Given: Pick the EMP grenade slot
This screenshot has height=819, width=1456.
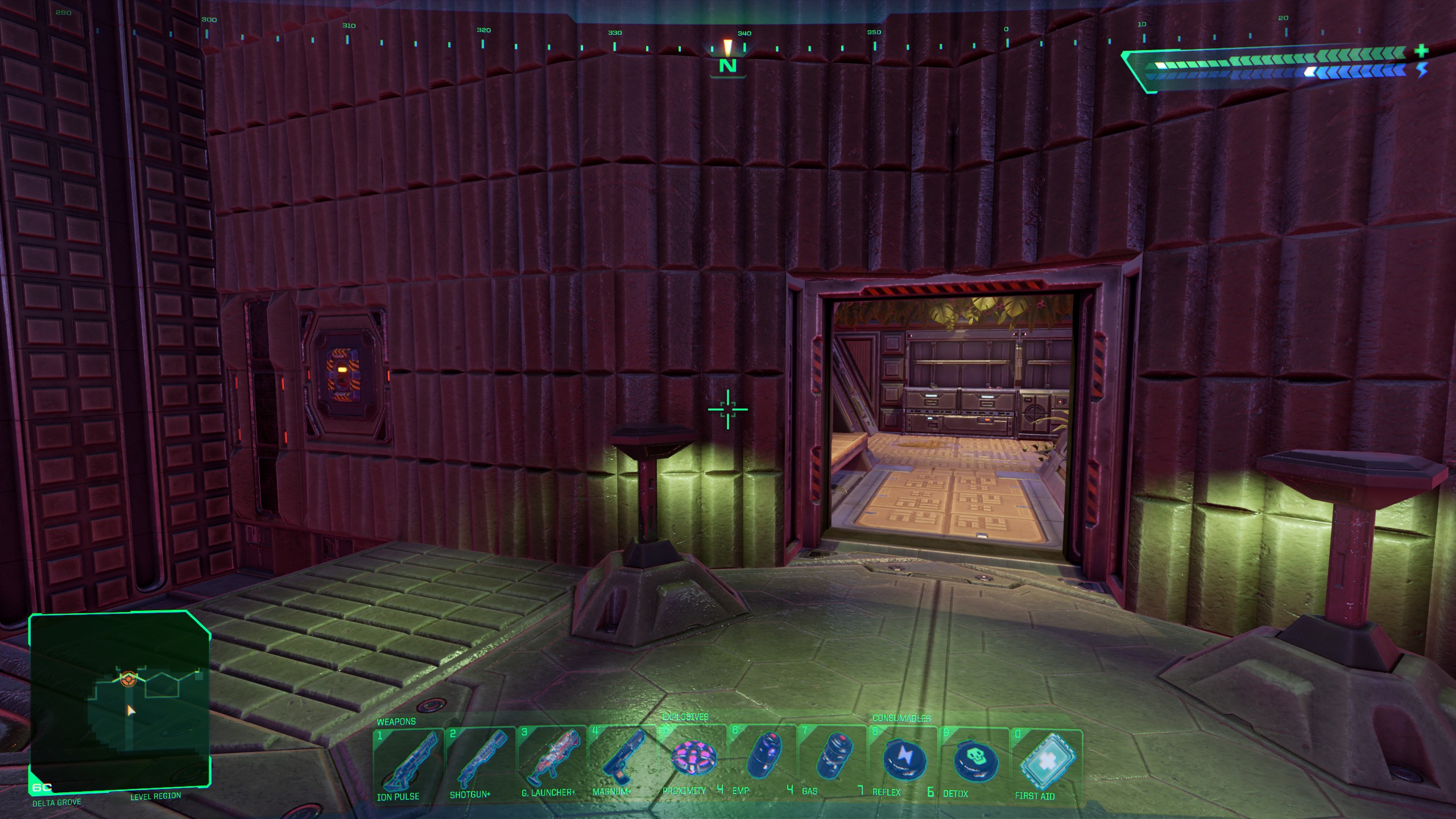Looking at the screenshot, I should tap(762, 759).
